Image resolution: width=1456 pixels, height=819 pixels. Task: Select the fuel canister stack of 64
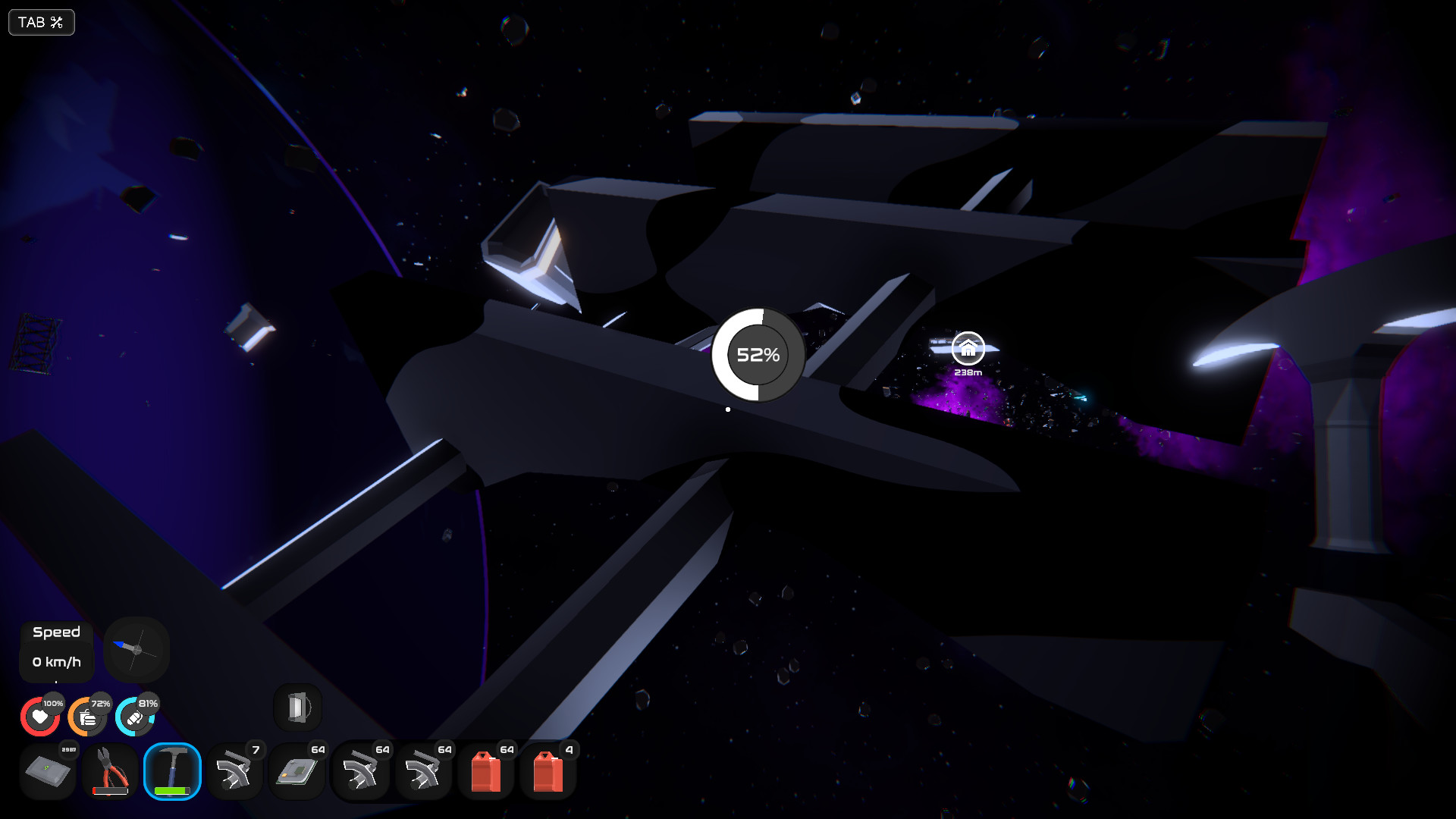point(485,771)
